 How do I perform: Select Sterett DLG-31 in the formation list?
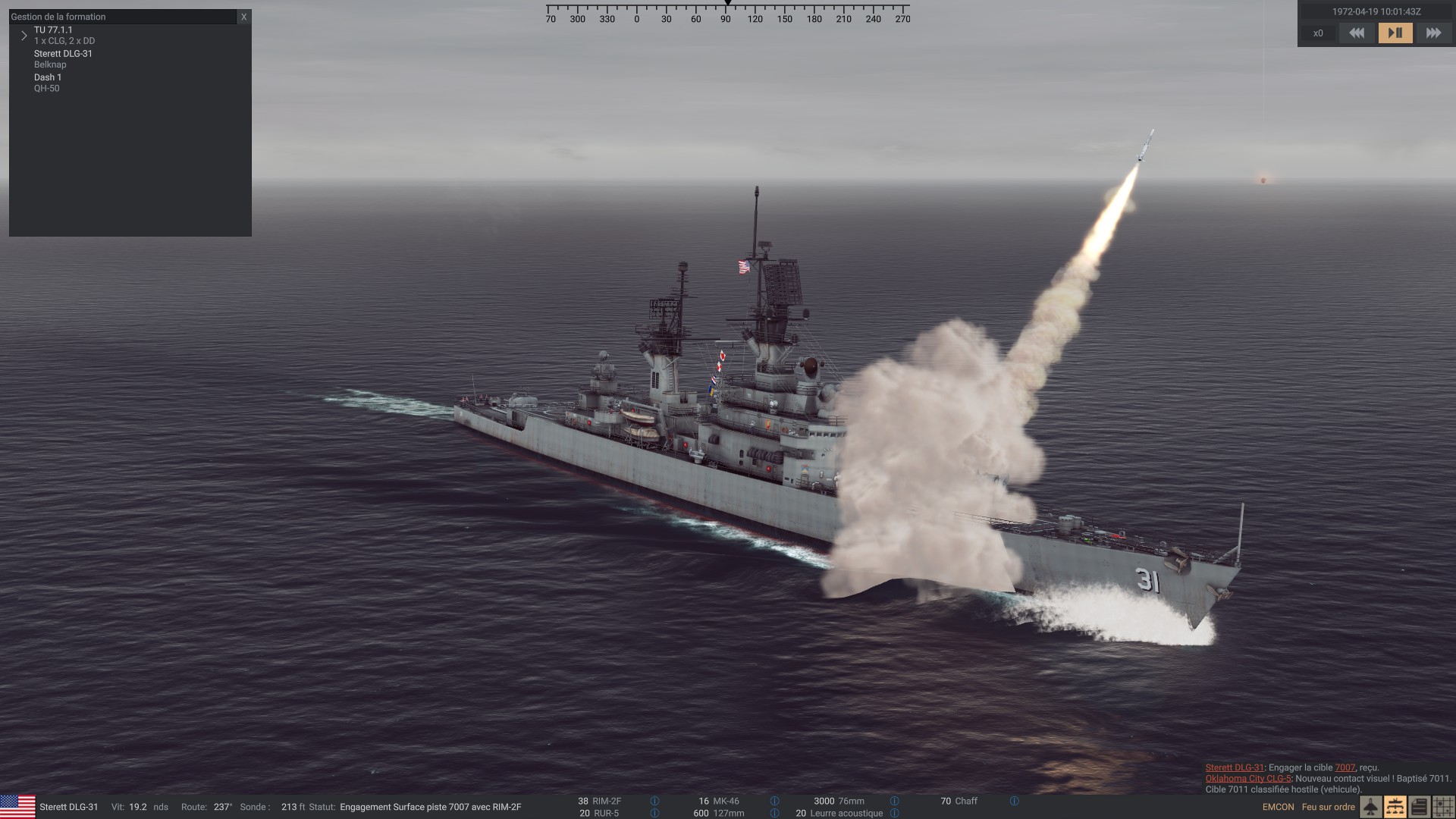63,54
